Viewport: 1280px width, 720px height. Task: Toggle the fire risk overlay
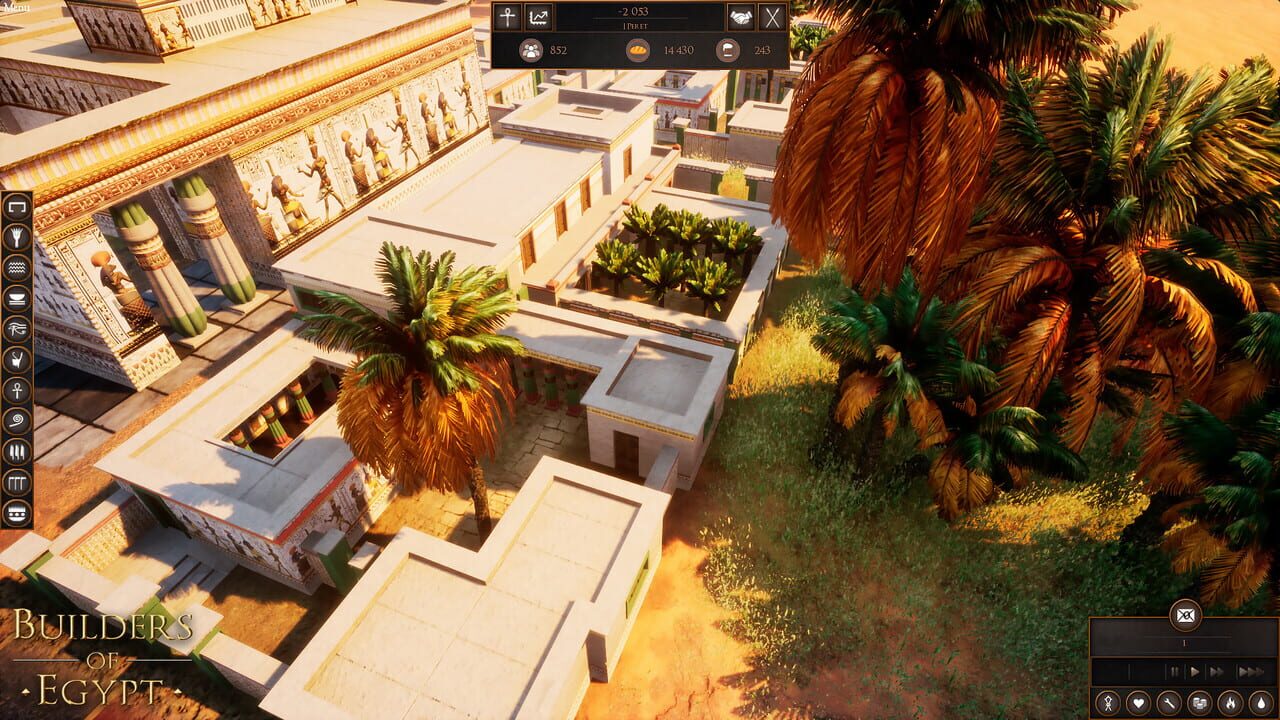(x=1230, y=702)
